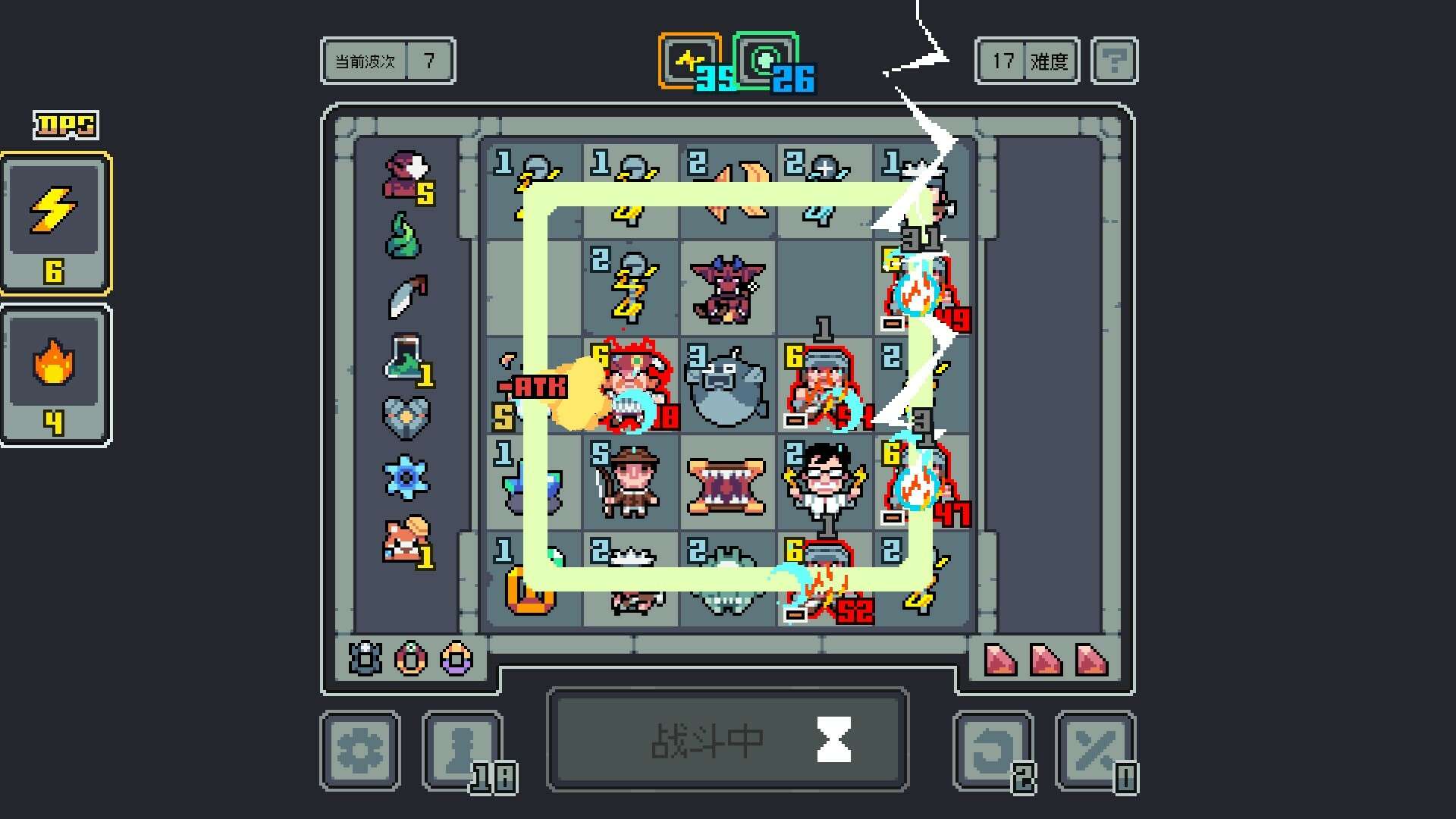Click the cat wearing hat item
1456x819 pixels.
406,537
